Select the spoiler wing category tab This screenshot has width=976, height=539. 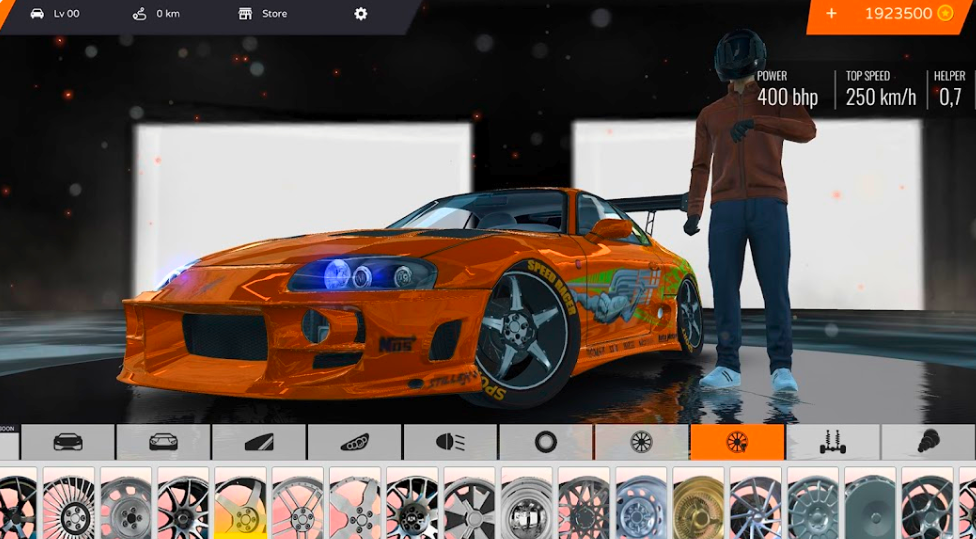click(x=259, y=442)
